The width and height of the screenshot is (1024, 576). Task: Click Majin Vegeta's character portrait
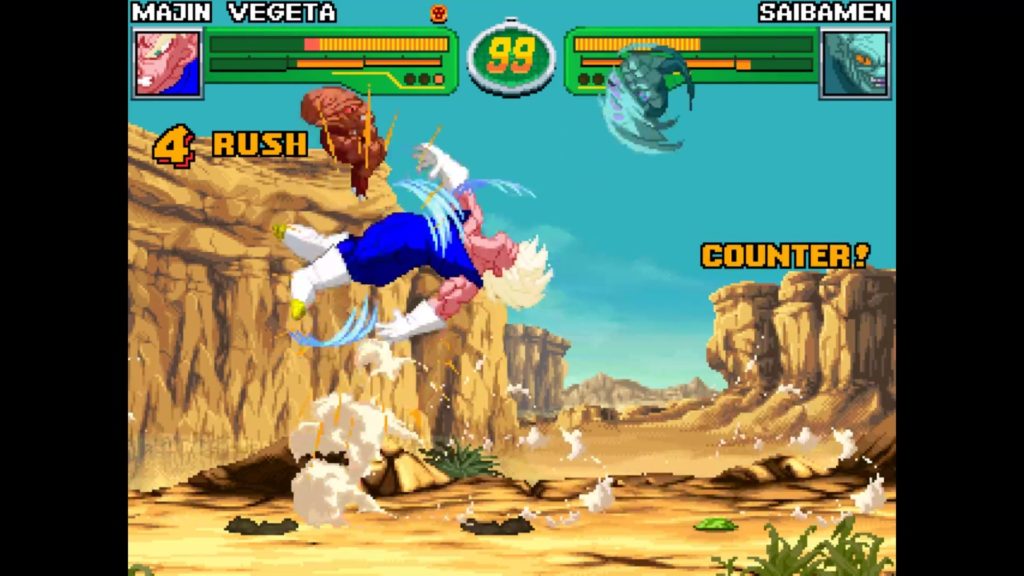(167, 63)
